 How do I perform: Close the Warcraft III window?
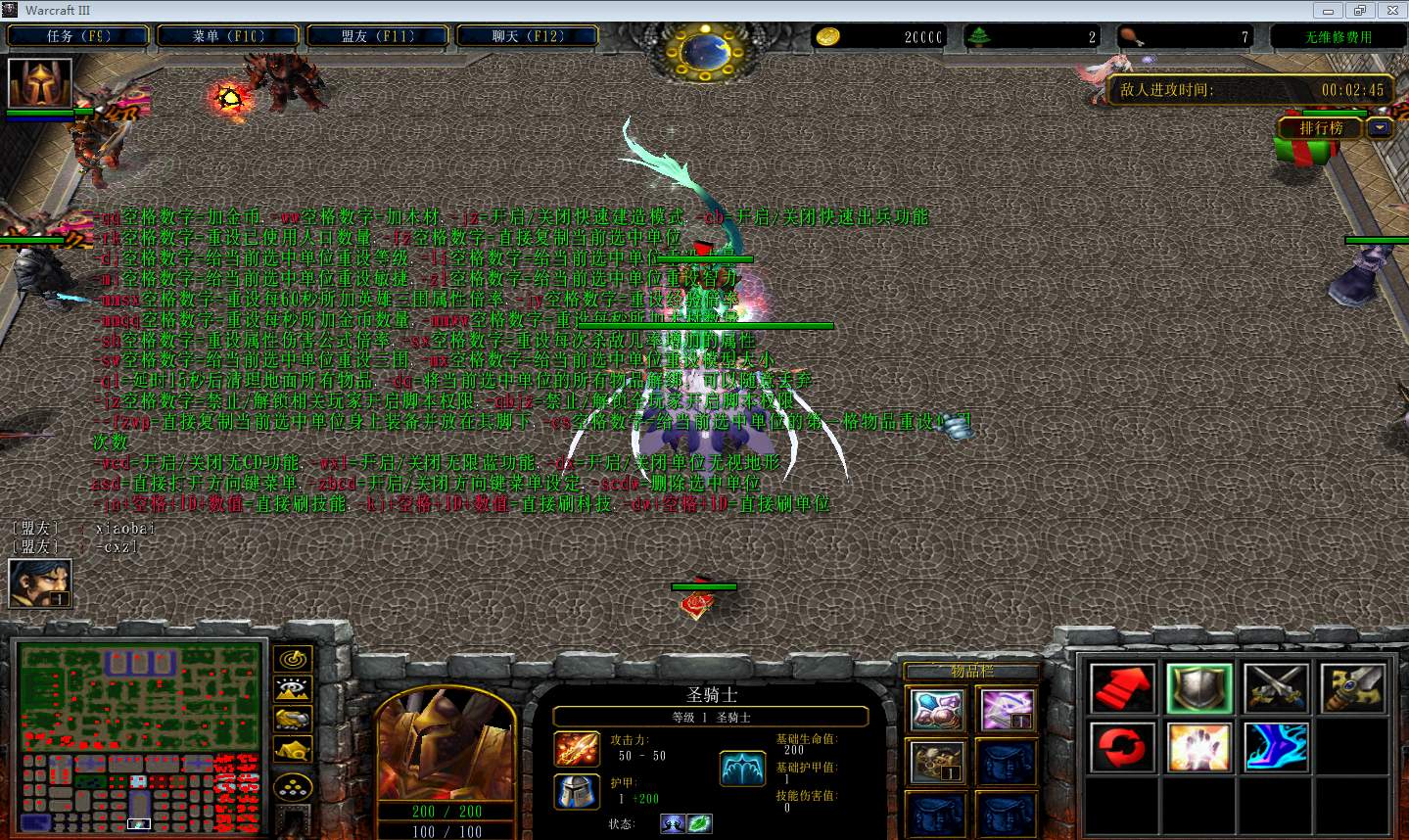click(x=1390, y=11)
